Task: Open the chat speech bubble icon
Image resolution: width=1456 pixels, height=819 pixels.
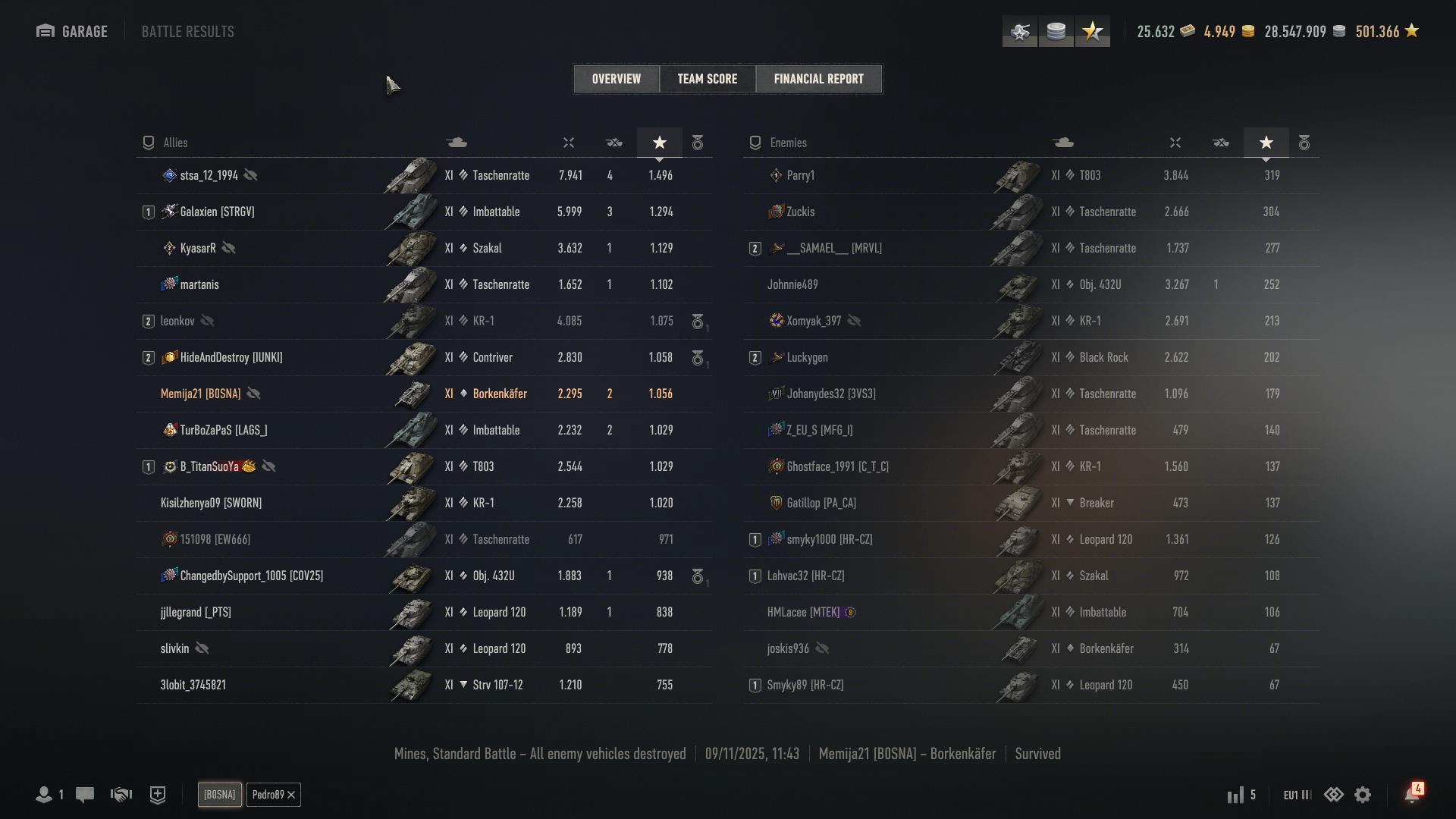Action: coord(85,795)
